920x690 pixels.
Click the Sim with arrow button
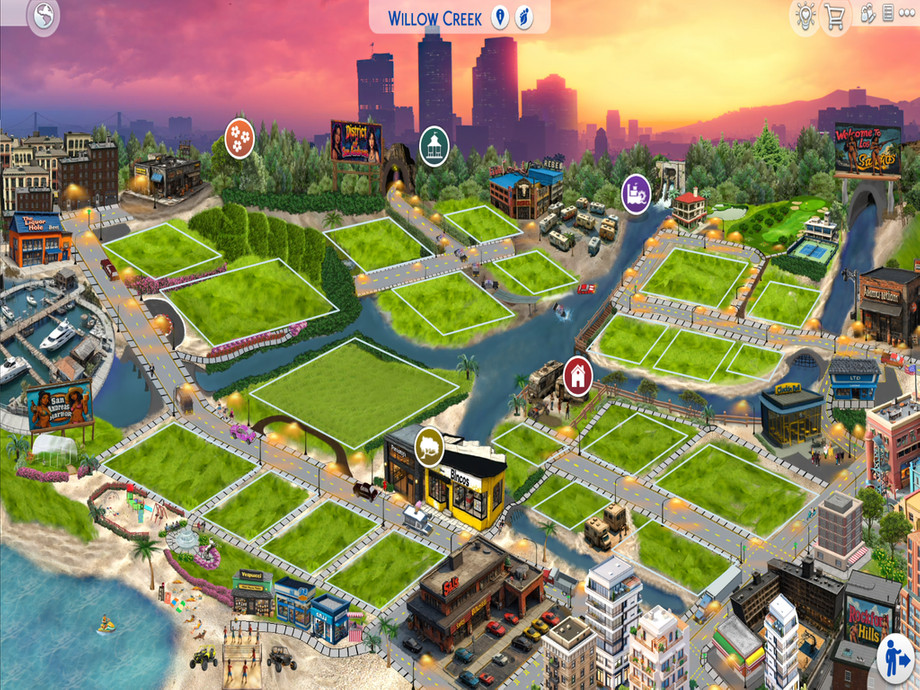pos(896,659)
